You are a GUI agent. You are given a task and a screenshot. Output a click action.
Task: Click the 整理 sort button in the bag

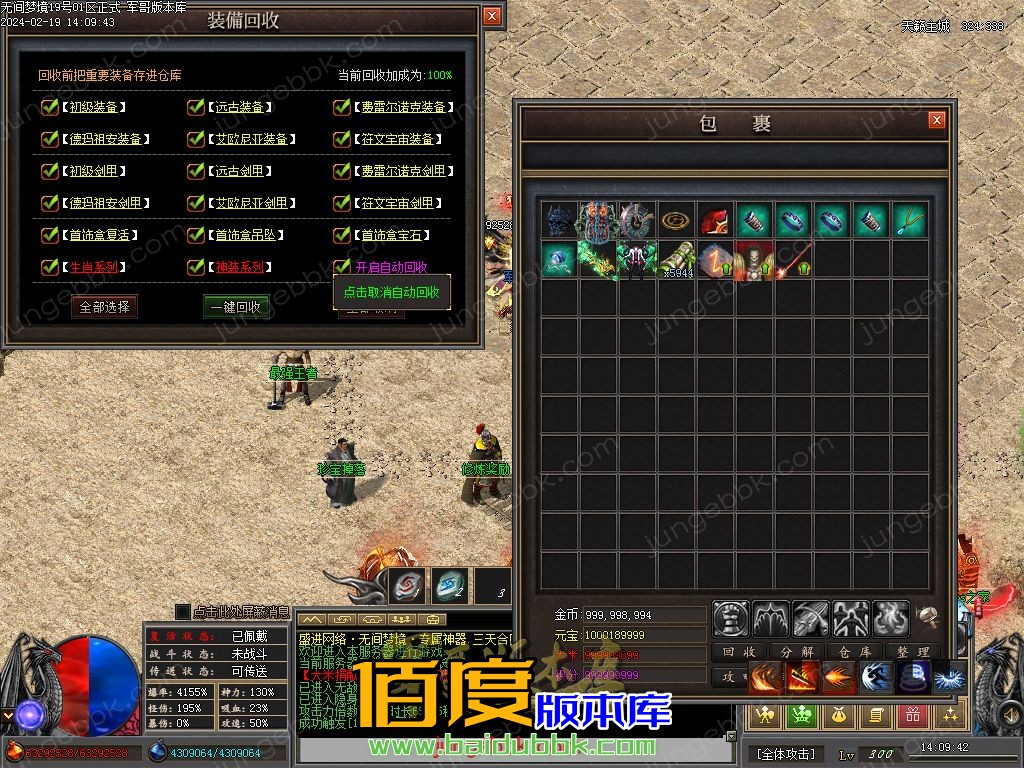click(912, 652)
